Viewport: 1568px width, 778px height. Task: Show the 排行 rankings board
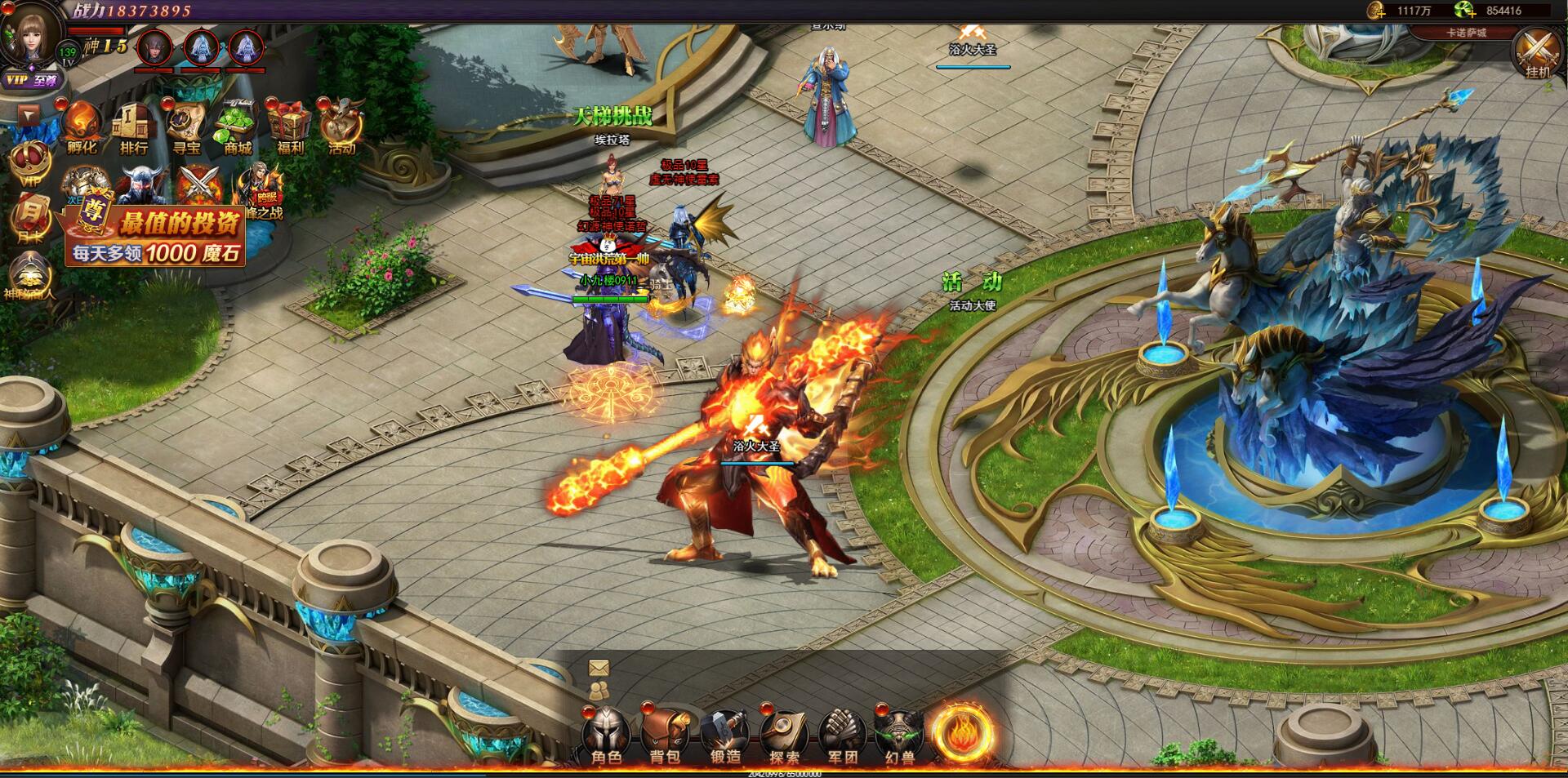[x=134, y=128]
